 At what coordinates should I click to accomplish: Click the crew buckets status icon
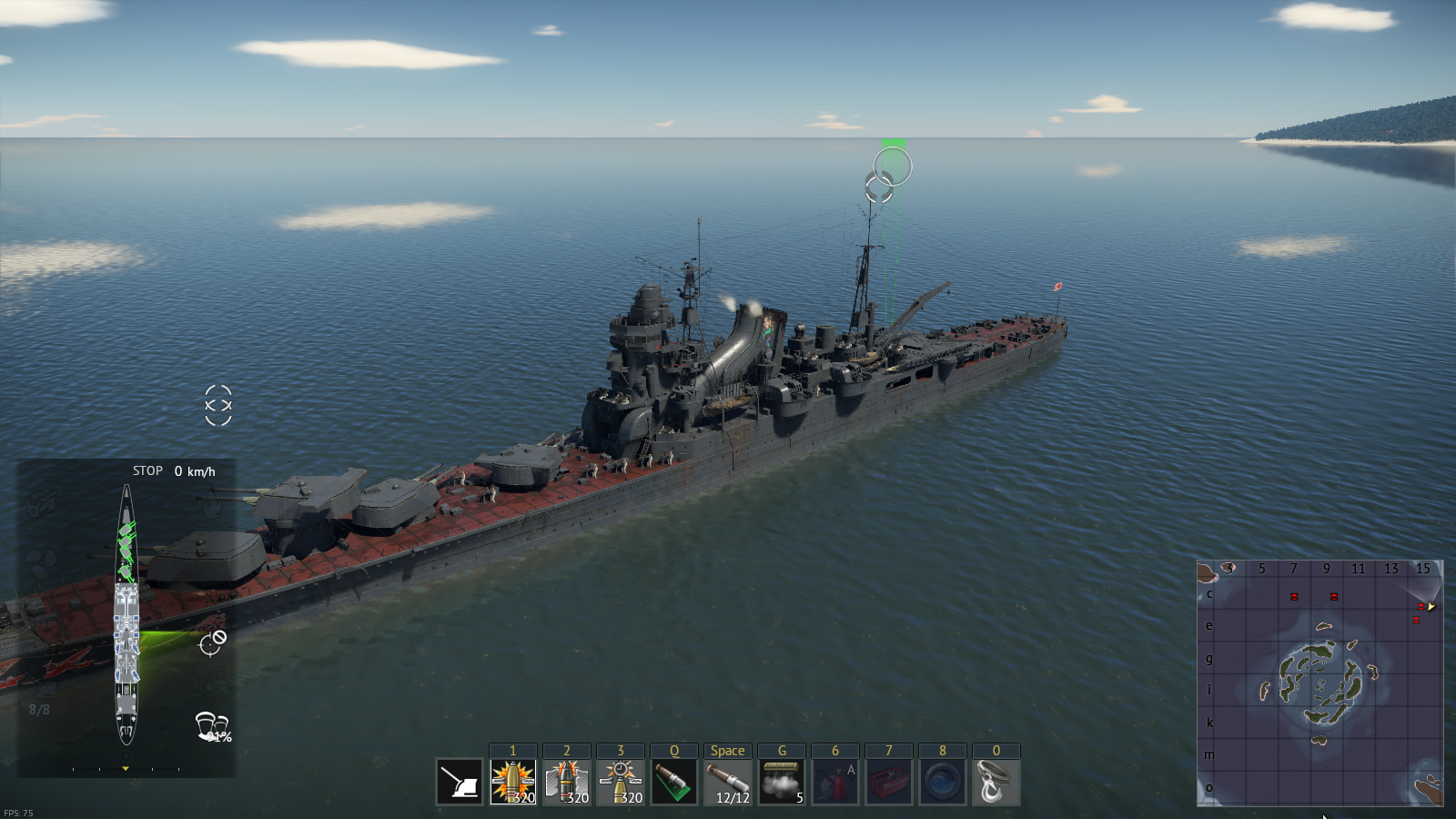(x=211, y=725)
